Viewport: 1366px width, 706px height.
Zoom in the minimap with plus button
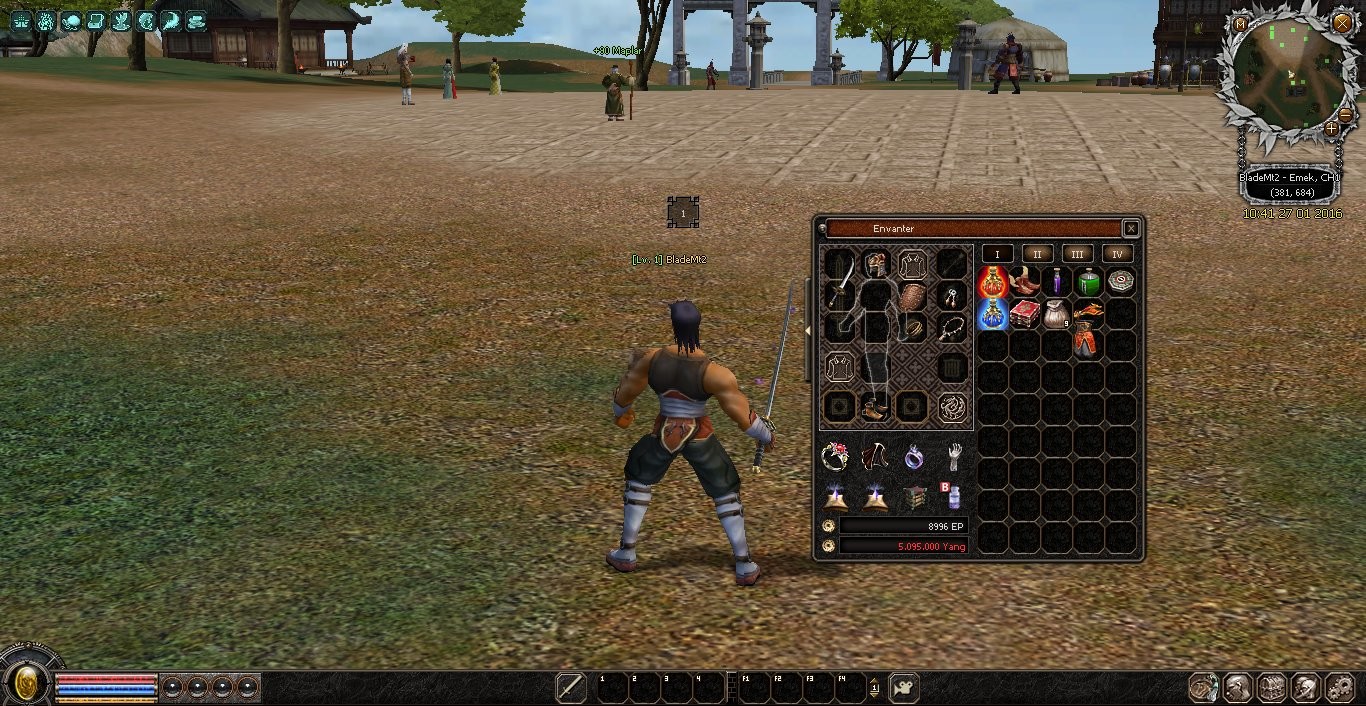tap(1331, 129)
